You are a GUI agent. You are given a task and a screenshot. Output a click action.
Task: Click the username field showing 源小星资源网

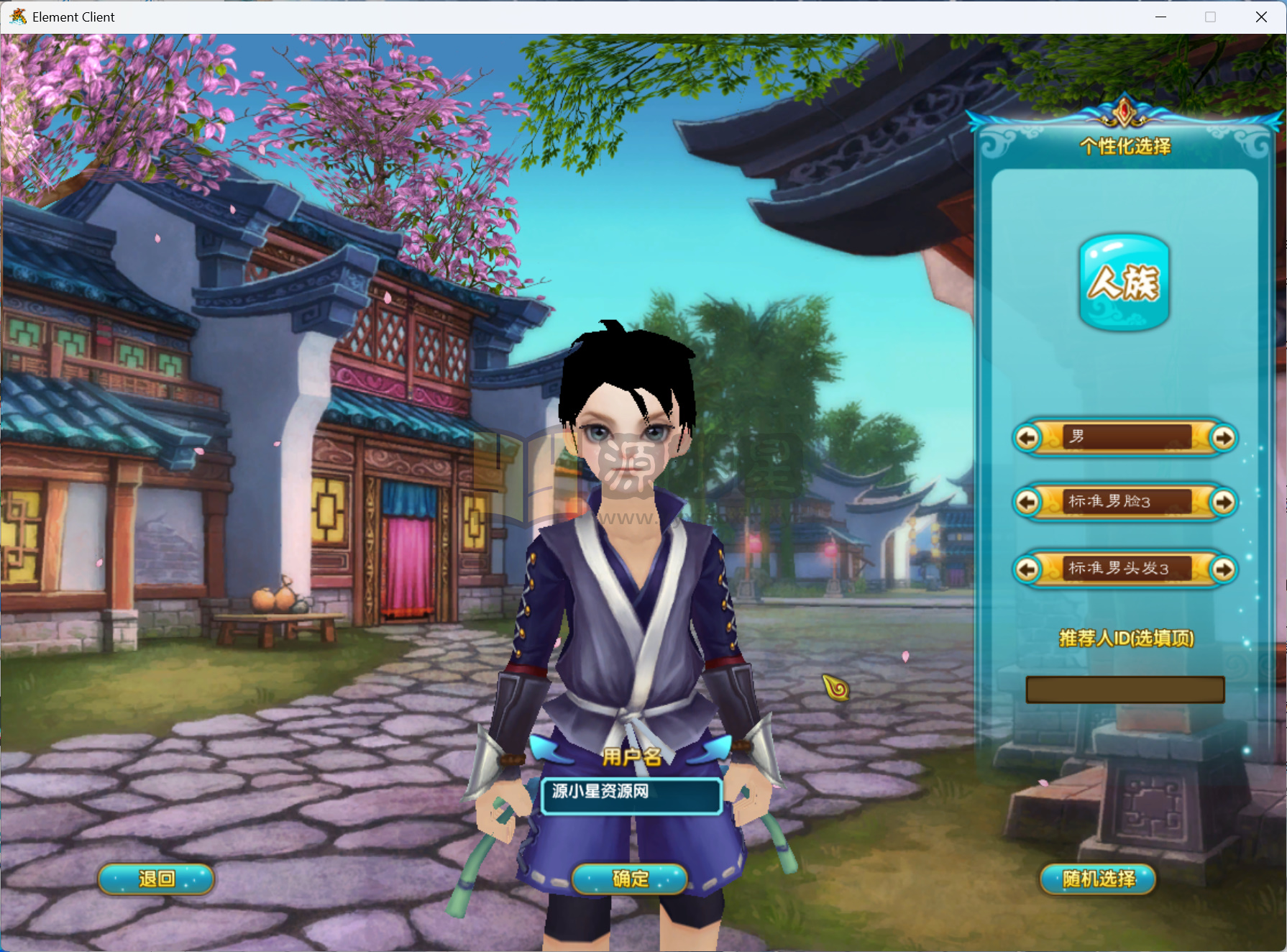click(631, 797)
